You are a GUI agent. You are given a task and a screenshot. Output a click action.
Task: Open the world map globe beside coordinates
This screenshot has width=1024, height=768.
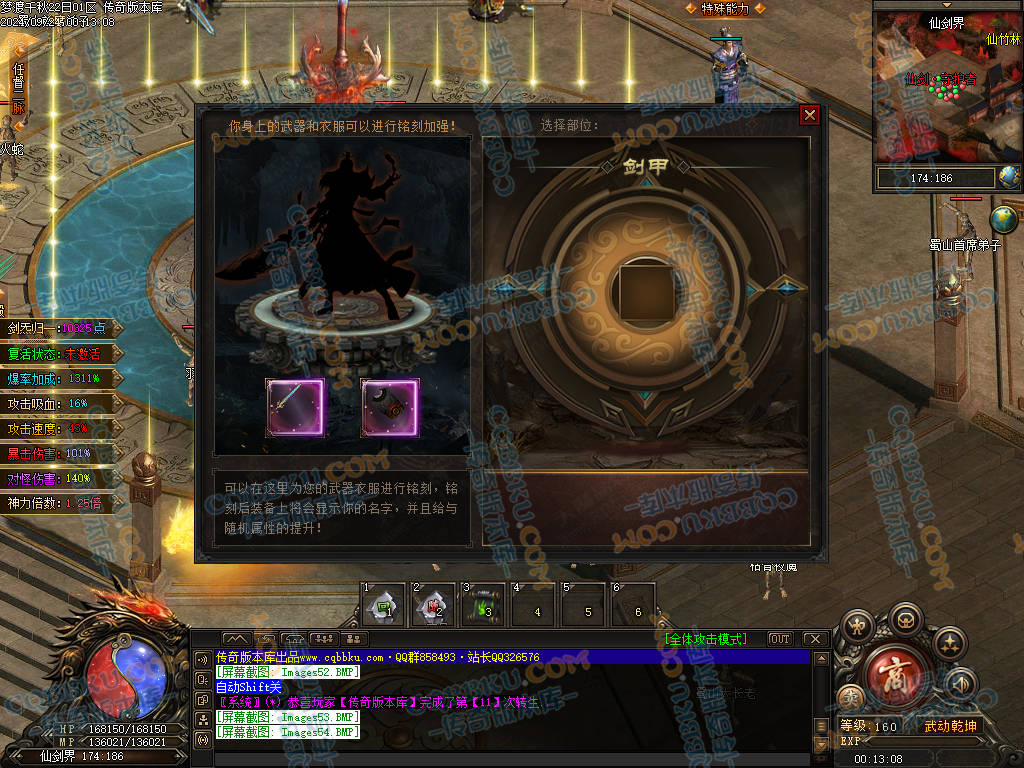(x=1009, y=178)
